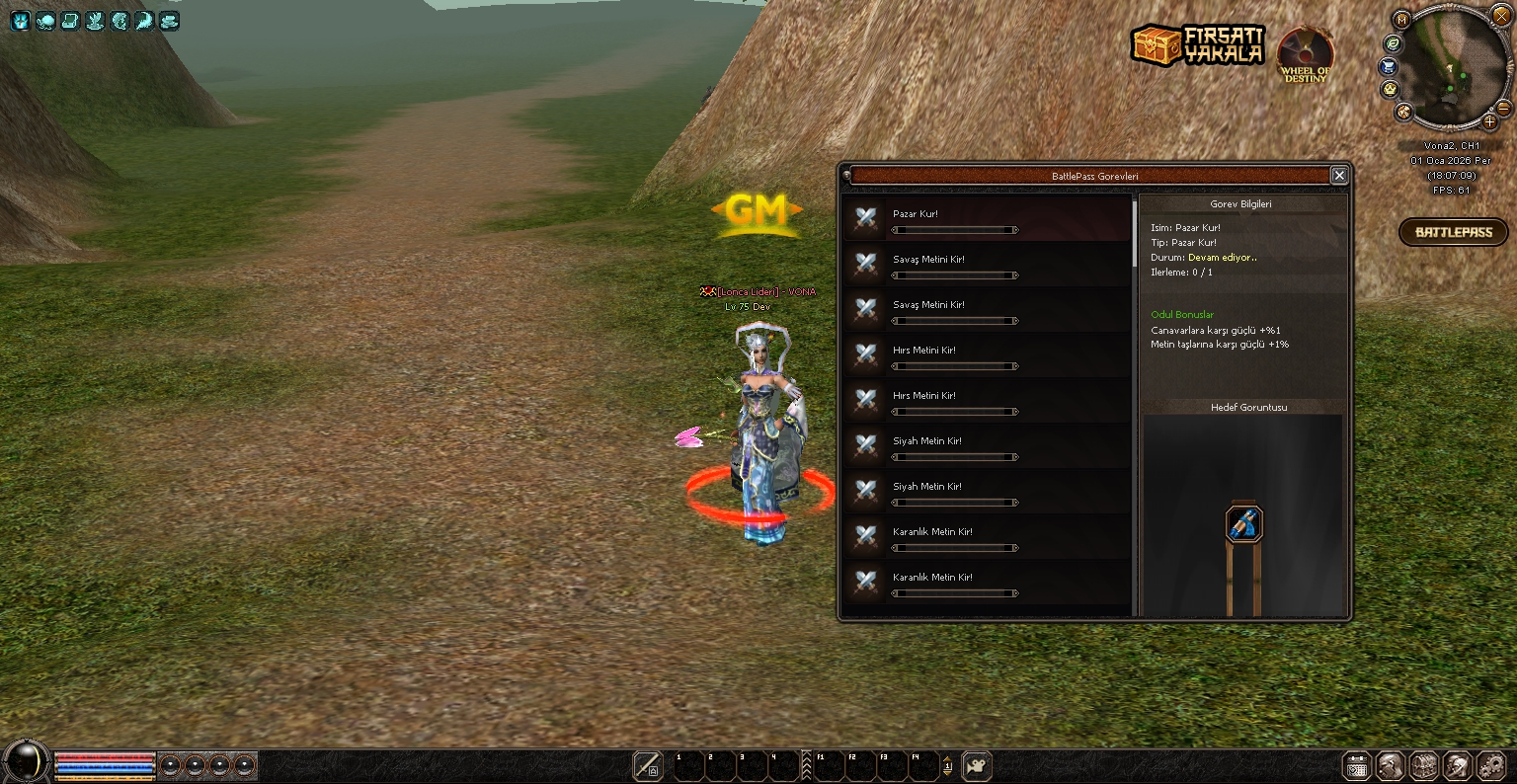
Task: Close the BattlePass Gorevleri window
Action: coord(1339,176)
